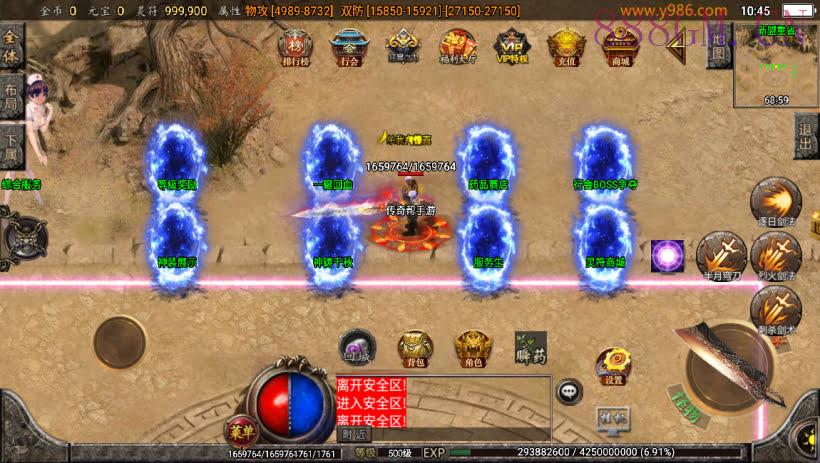Tap the purple glowing orb skill icon
This screenshot has height=463, width=820.
(667, 256)
